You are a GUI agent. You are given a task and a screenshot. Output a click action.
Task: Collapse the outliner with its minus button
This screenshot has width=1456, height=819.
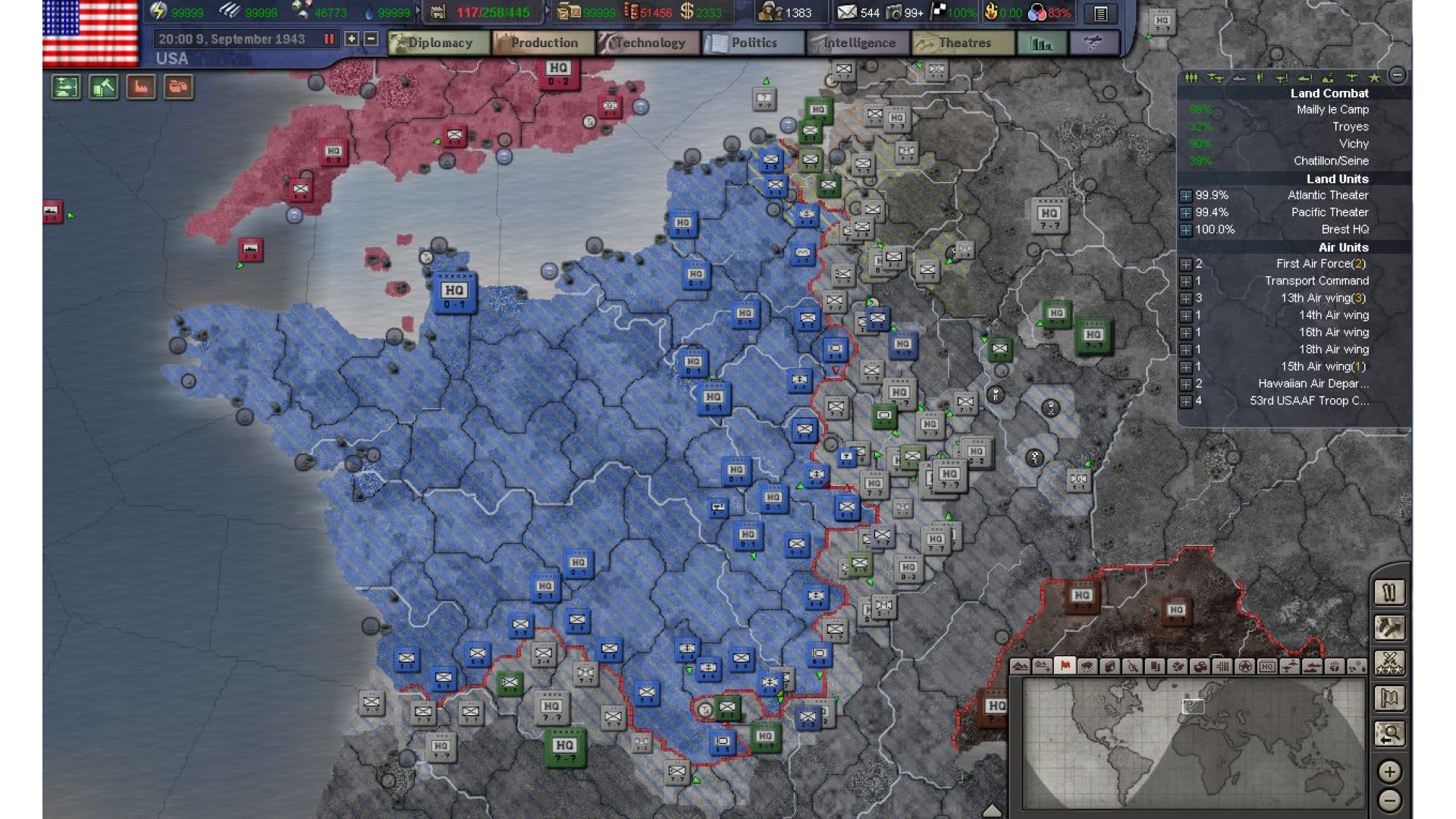click(1397, 74)
